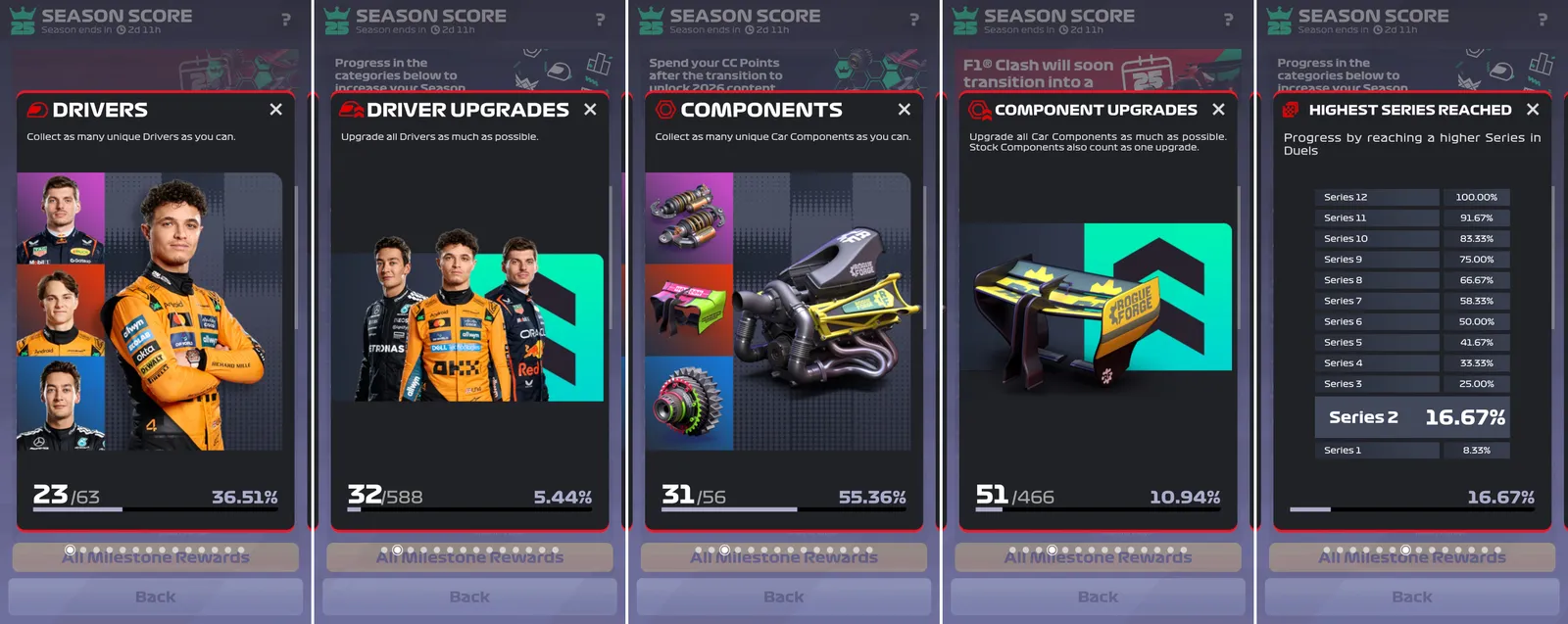Close the Component Upgrades panel
1568x624 pixels.
coord(1218,110)
